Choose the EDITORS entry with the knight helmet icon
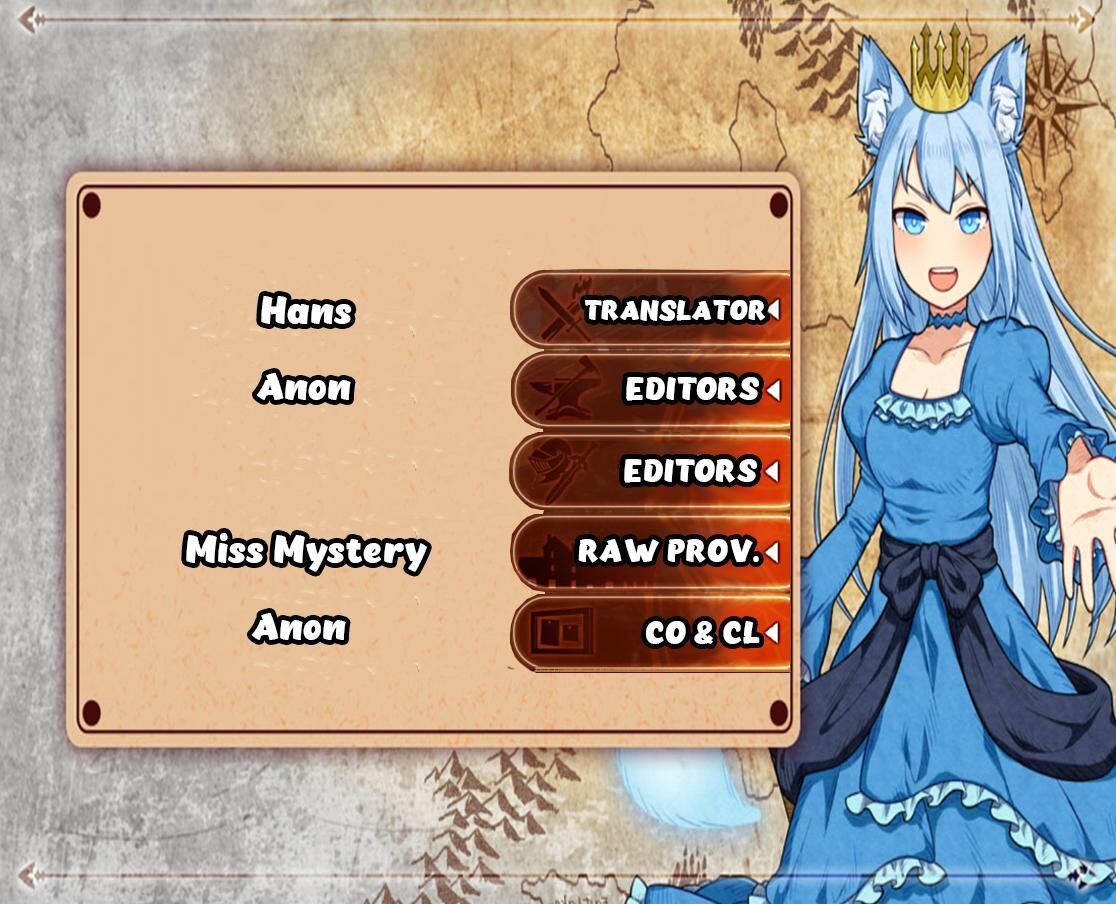Viewport: 1116px width, 904px height. coord(652,471)
